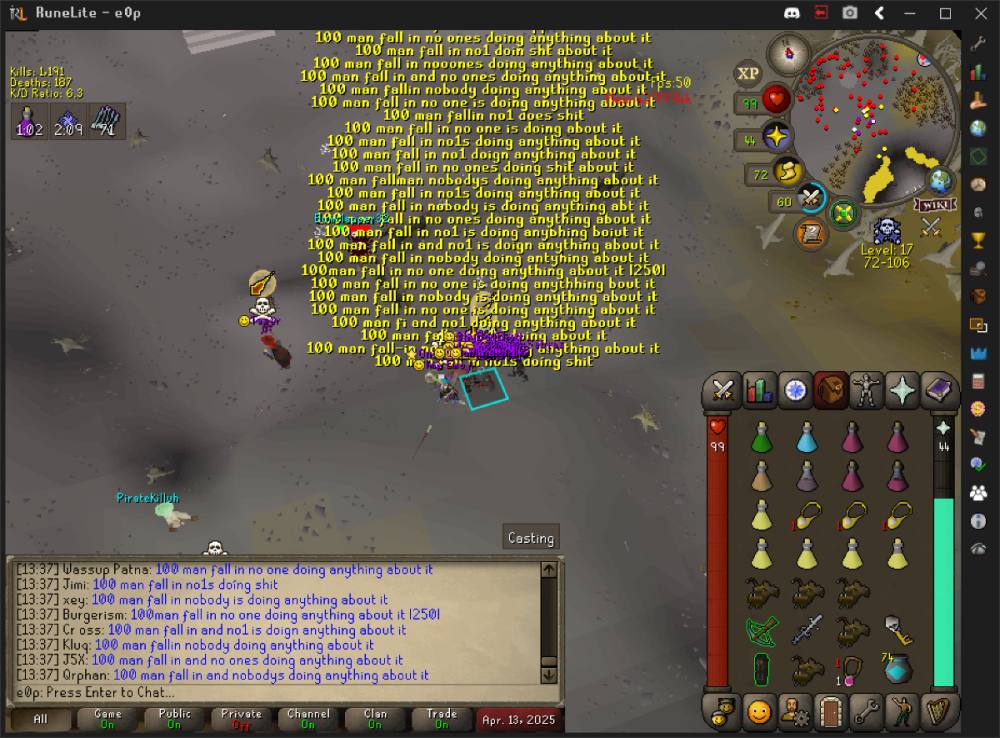The image size is (1000, 738).
Task: Show the Worn Equipment tab
Action: (867, 390)
